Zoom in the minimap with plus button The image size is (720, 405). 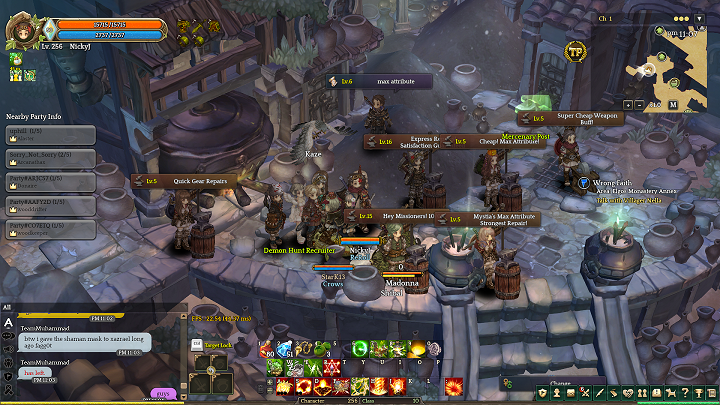point(627,104)
